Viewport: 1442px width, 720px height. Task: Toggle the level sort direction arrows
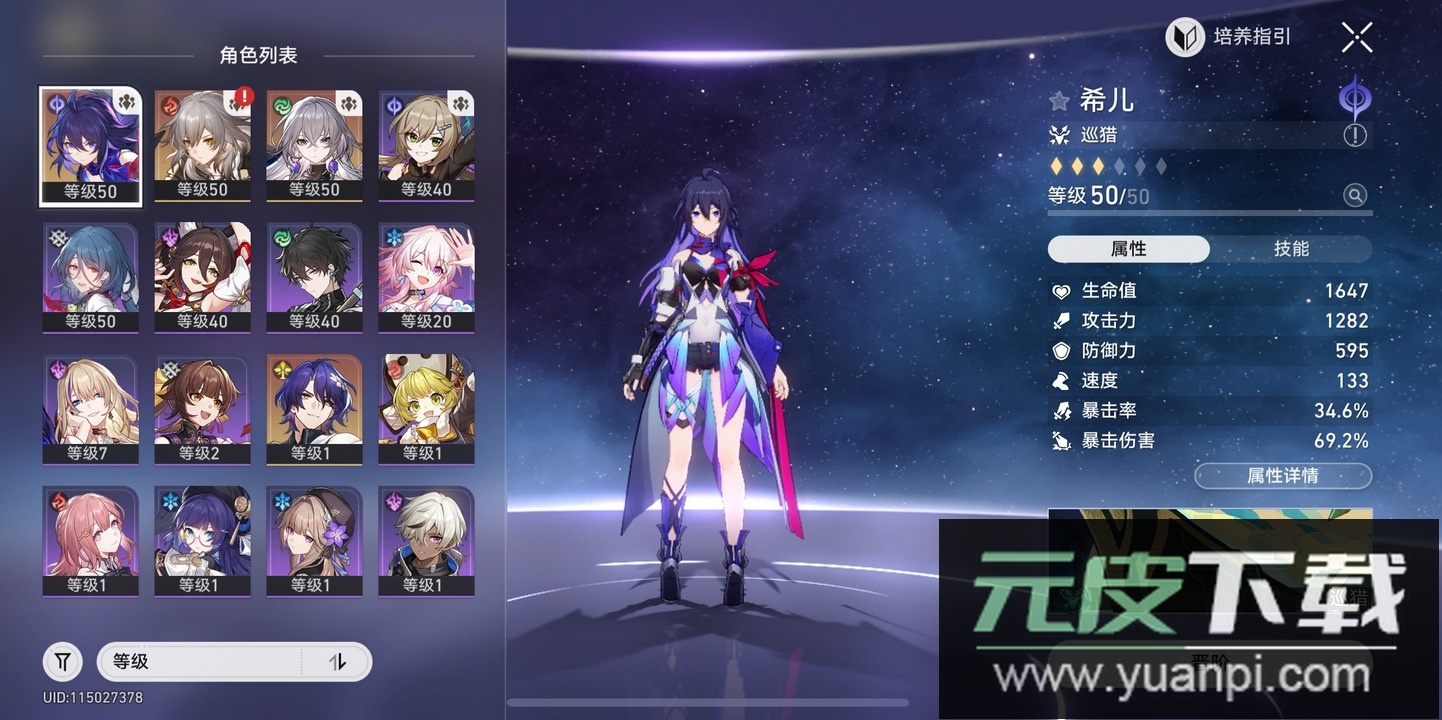click(x=338, y=662)
